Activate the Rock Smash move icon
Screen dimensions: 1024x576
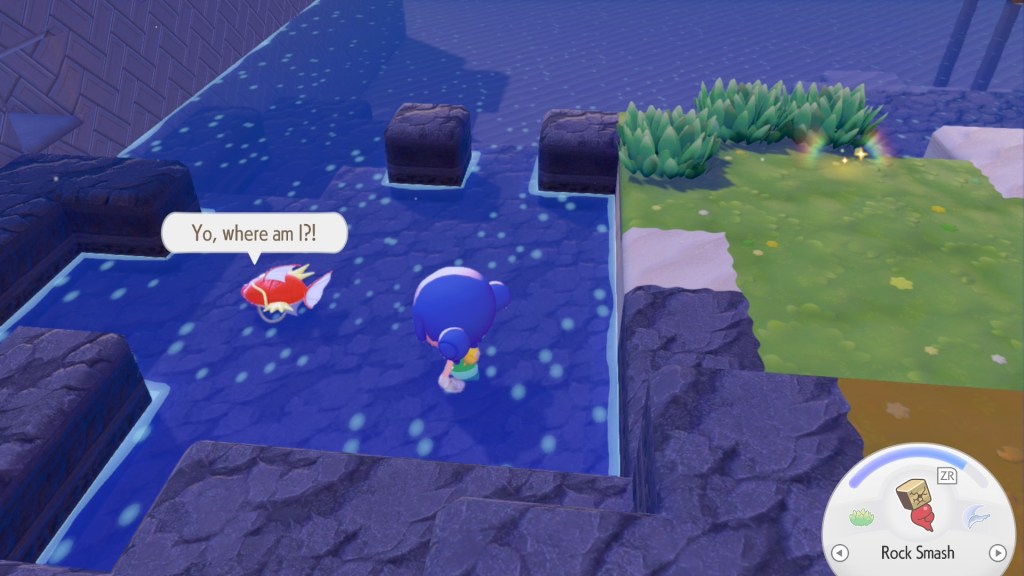(916, 503)
